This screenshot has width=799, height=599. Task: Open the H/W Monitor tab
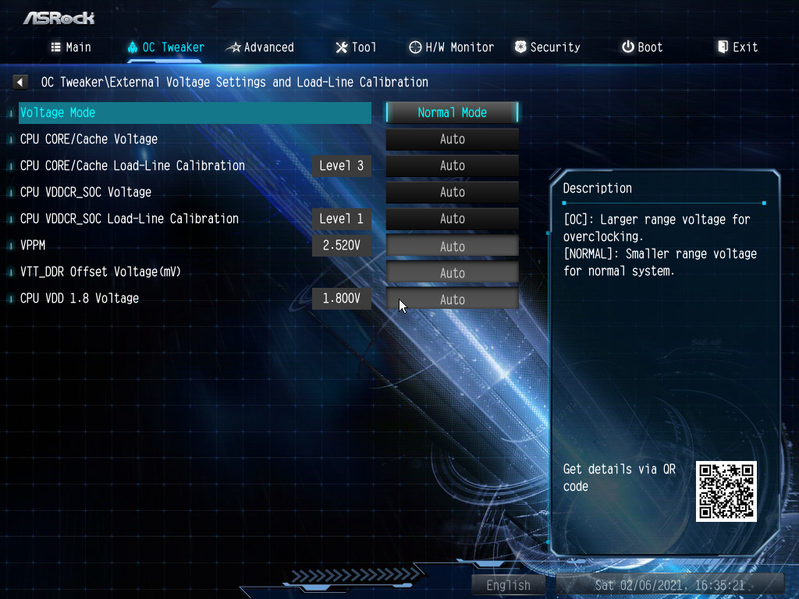pyautogui.click(x=451, y=47)
